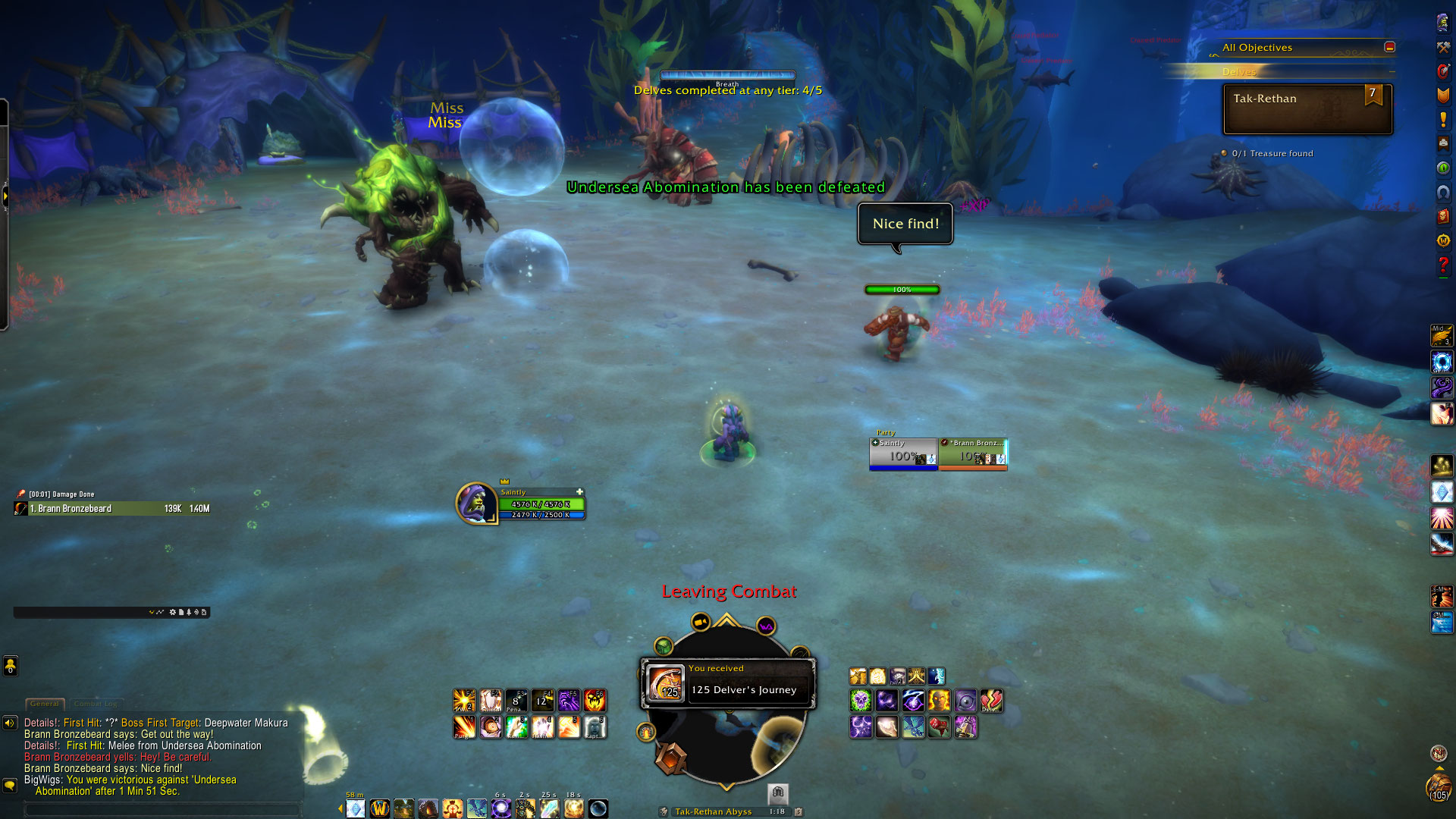The width and height of the screenshot is (1456, 819).
Task: Click the Tak-Rethan Abyss zone label
Action: (x=713, y=811)
